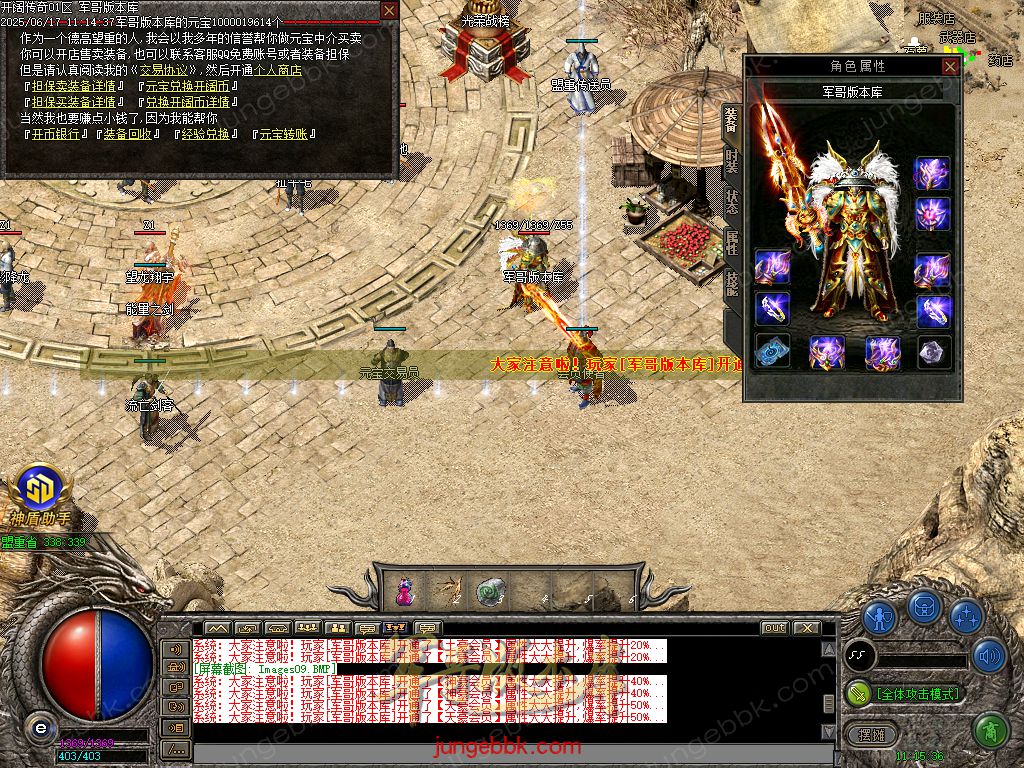This screenshot has height=768, width=1024.
Task: Select 元宝转账 ingot transfer option
Action: (284, 133)
